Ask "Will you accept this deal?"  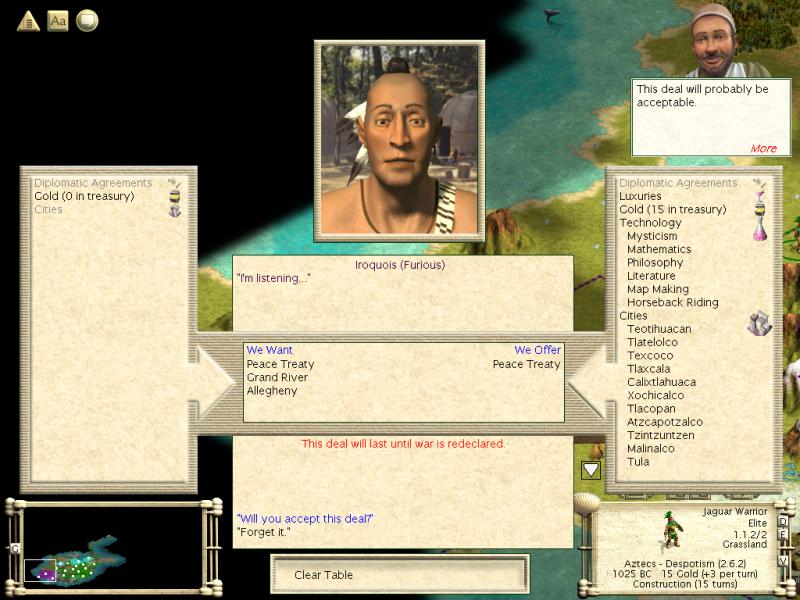point(305,518)
